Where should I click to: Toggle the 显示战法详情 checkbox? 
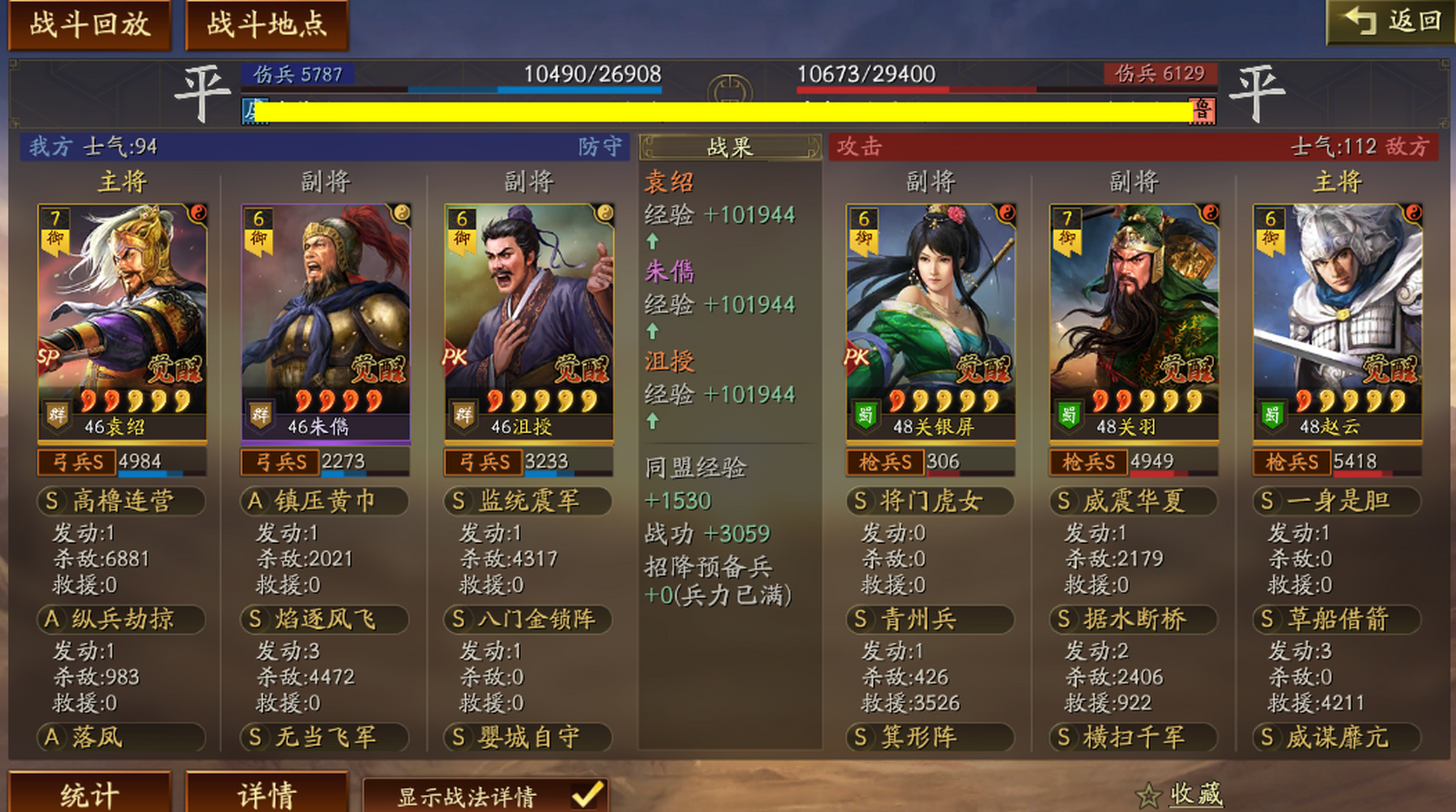[587, 796]
